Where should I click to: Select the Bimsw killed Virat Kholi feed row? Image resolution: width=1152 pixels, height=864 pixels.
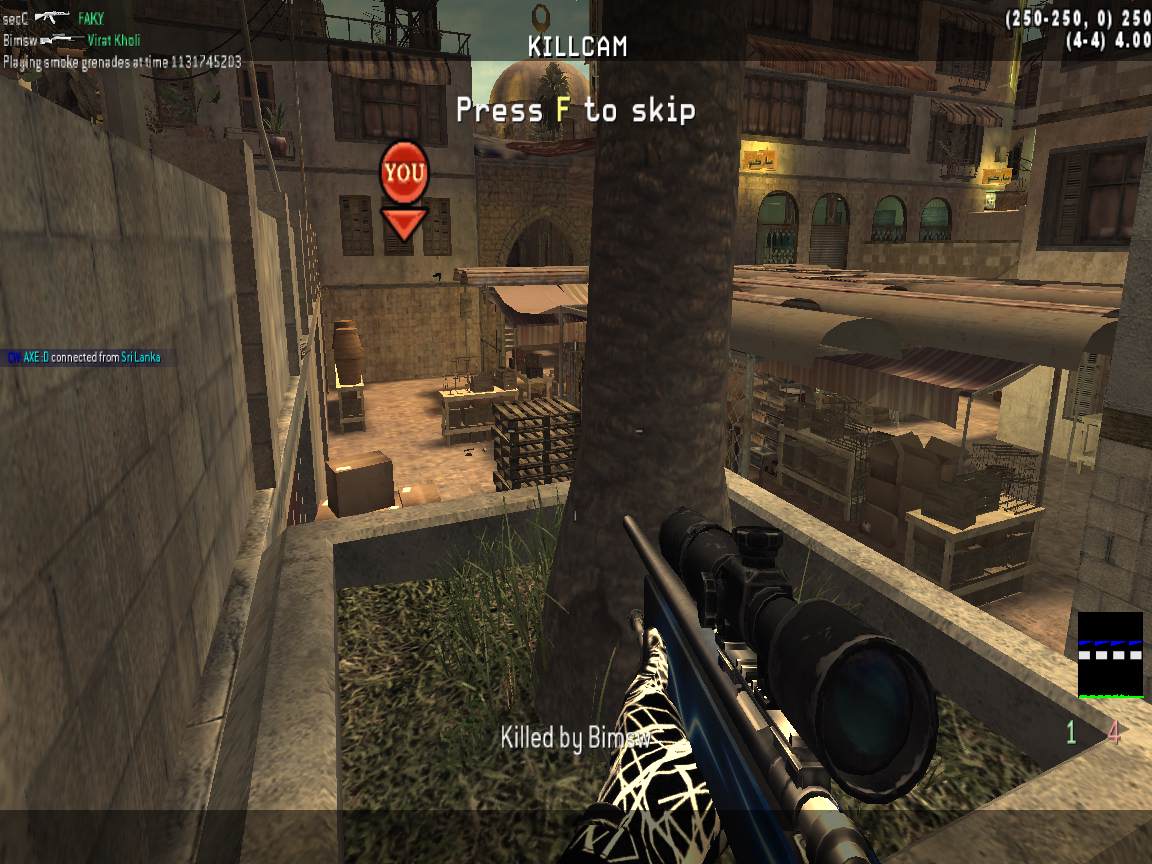point(71,40)
